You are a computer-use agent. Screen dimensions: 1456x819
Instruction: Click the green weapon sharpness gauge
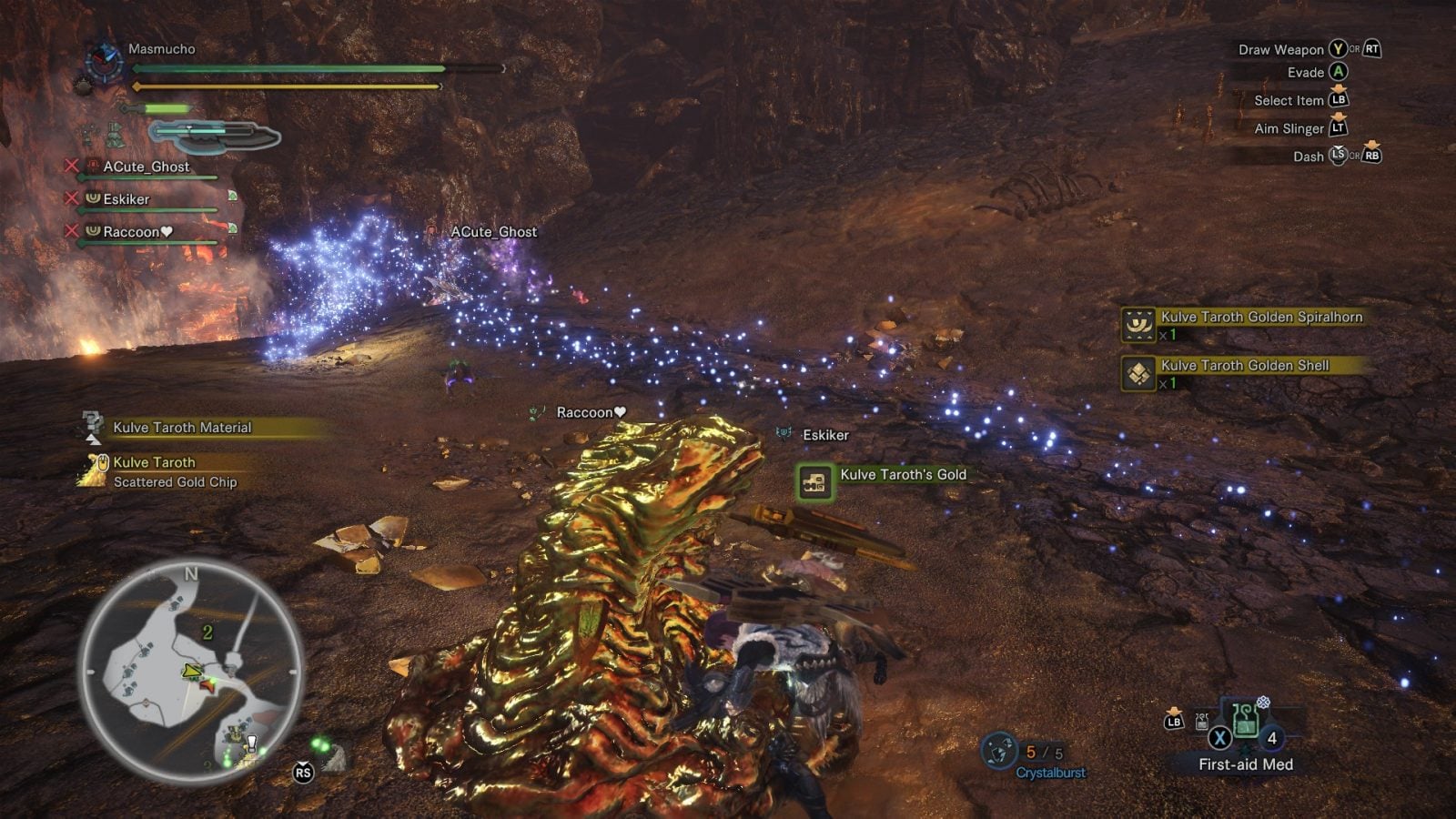point(167,108)
